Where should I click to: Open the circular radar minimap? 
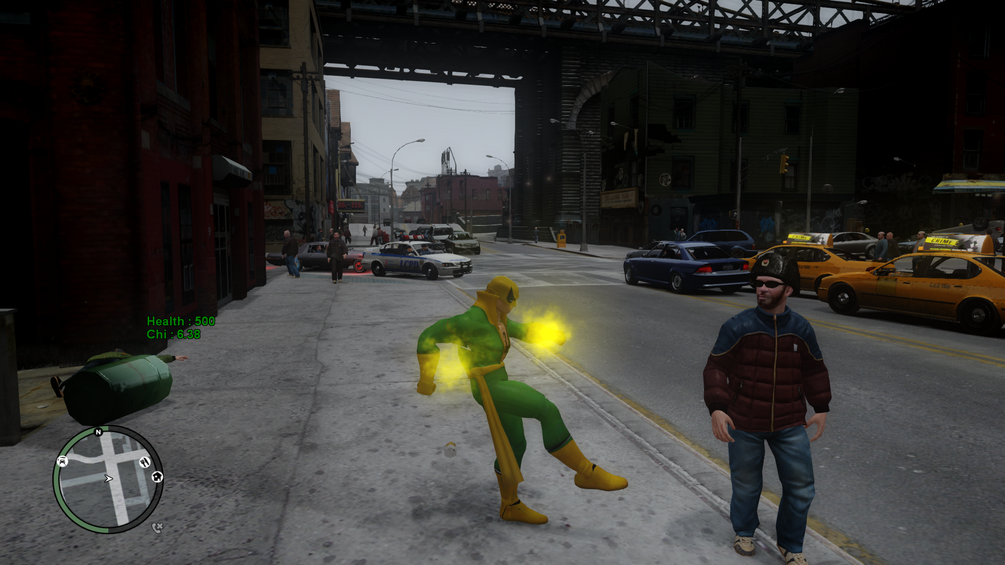coord(107,479)
